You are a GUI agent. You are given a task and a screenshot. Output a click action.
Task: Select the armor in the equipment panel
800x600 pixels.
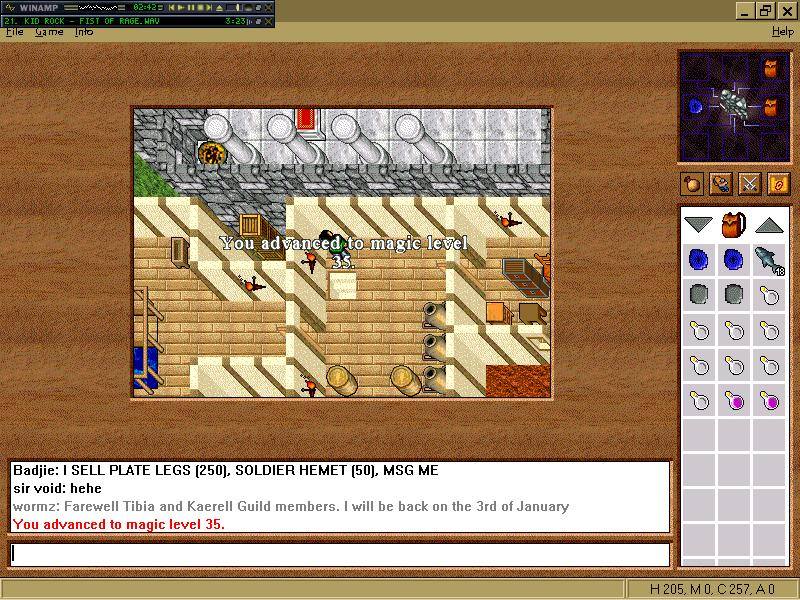pos(733,102)
